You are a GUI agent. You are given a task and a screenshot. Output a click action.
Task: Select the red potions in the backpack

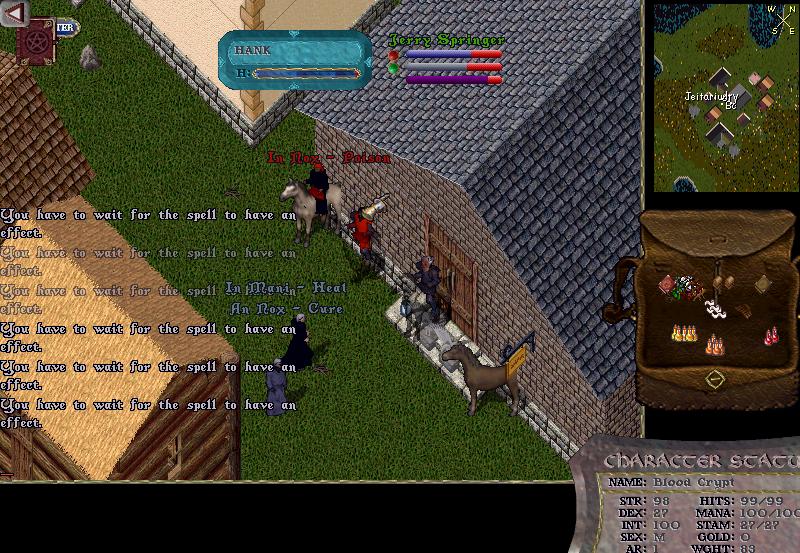pyautogui.click(x=771, y=336)
